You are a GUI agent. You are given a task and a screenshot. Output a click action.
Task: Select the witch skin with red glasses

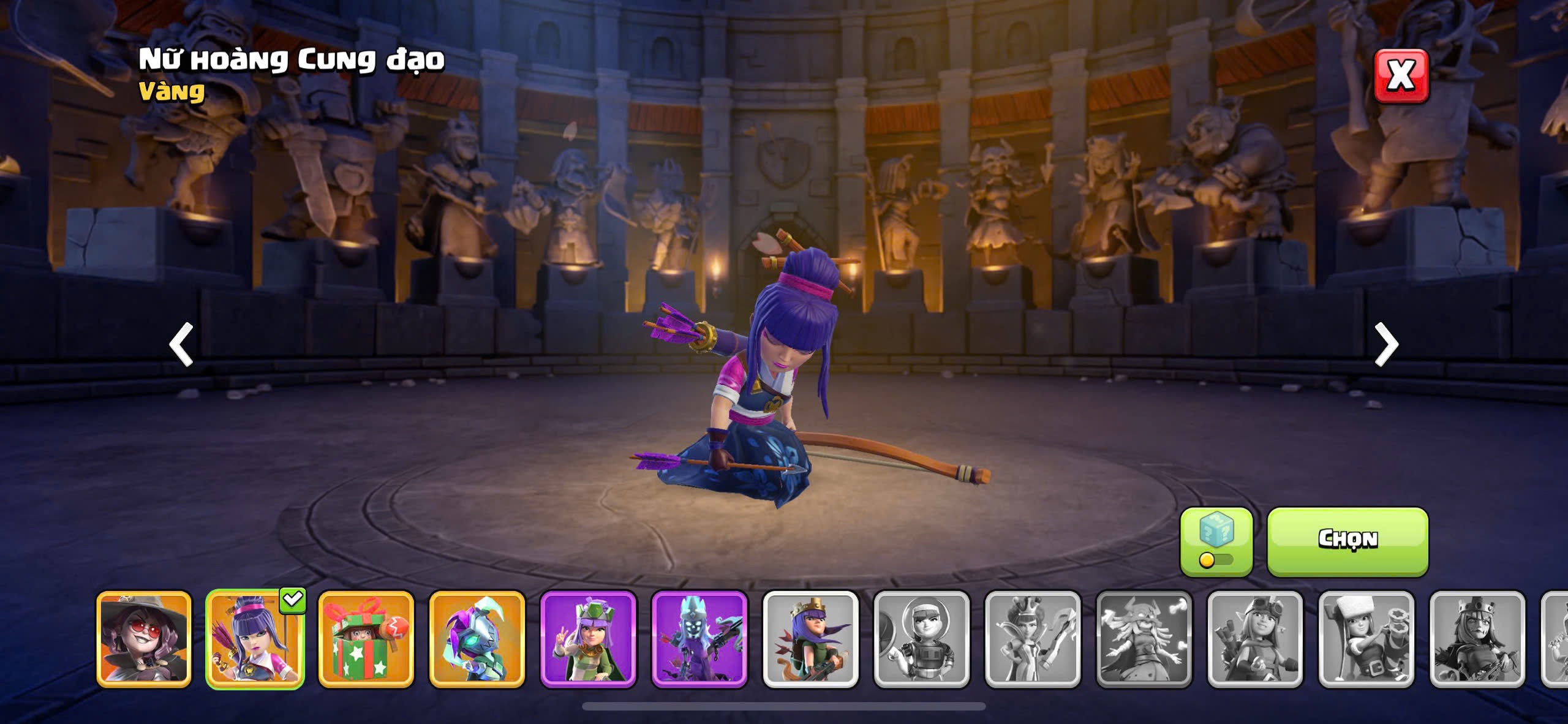tap(144, 638)
